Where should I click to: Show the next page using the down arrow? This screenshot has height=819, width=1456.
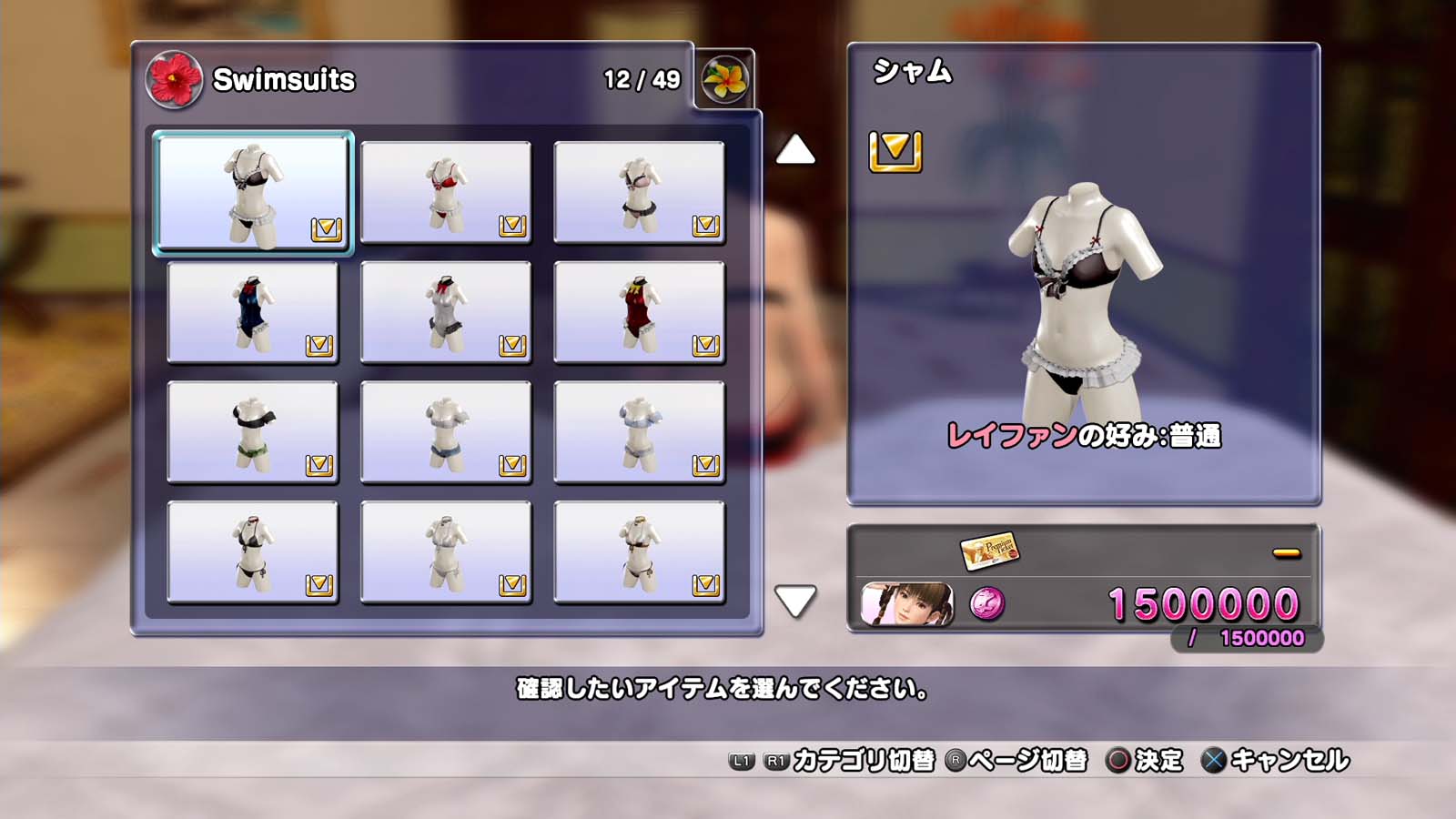point(795,601)
